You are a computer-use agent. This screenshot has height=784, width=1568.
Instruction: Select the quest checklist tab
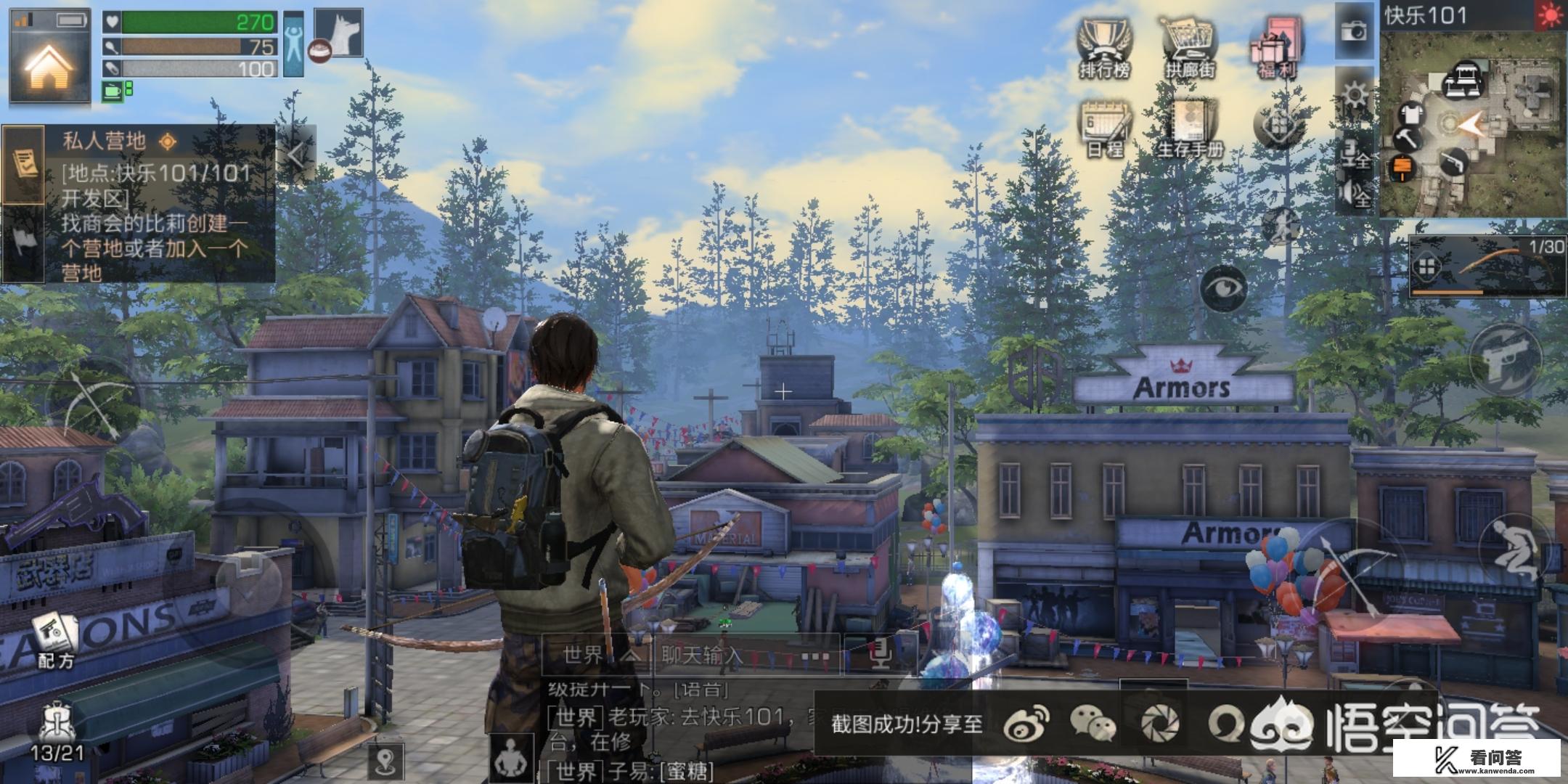point(24,164)
